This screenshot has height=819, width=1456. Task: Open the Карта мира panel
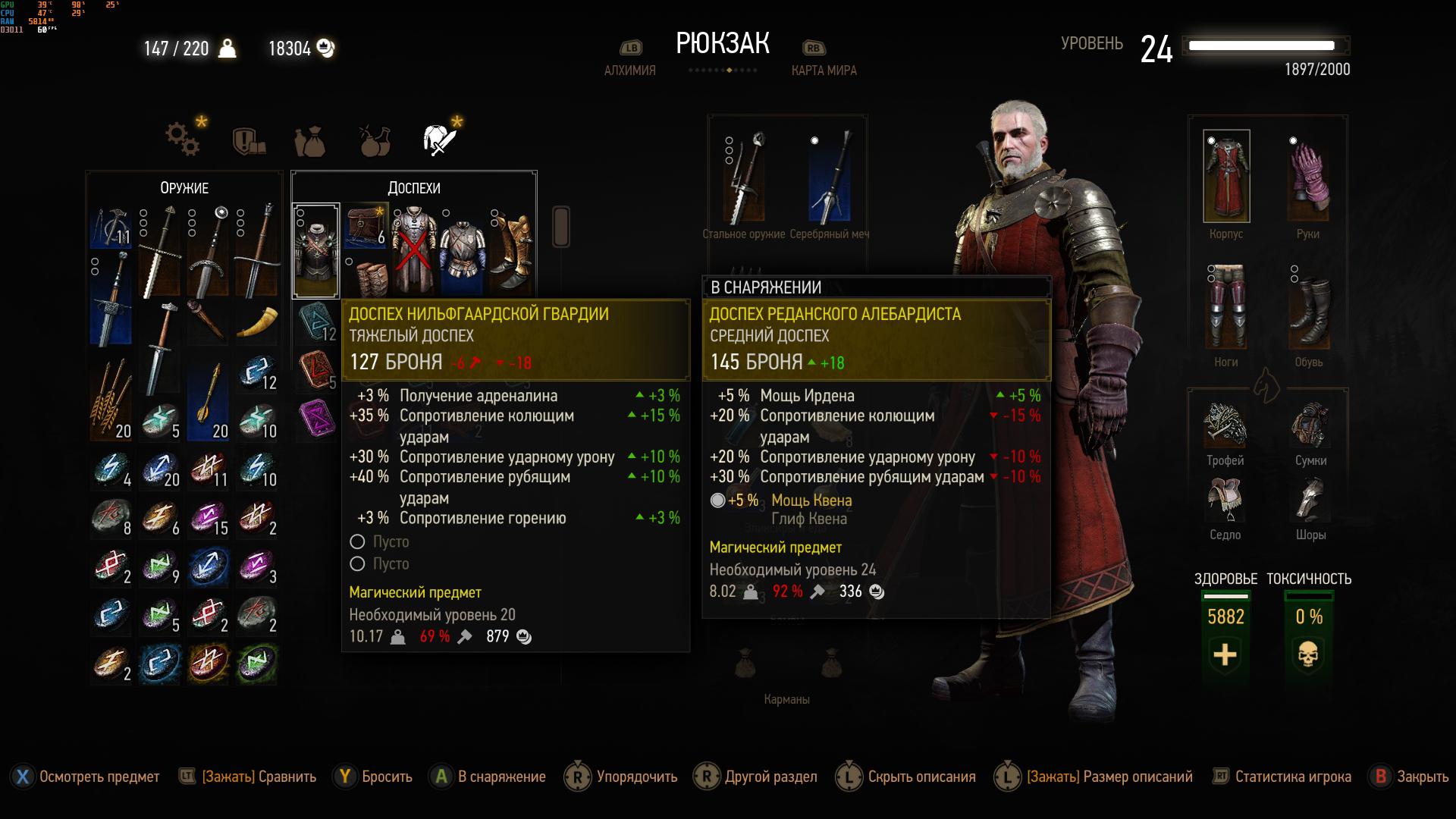click(824, 71)
